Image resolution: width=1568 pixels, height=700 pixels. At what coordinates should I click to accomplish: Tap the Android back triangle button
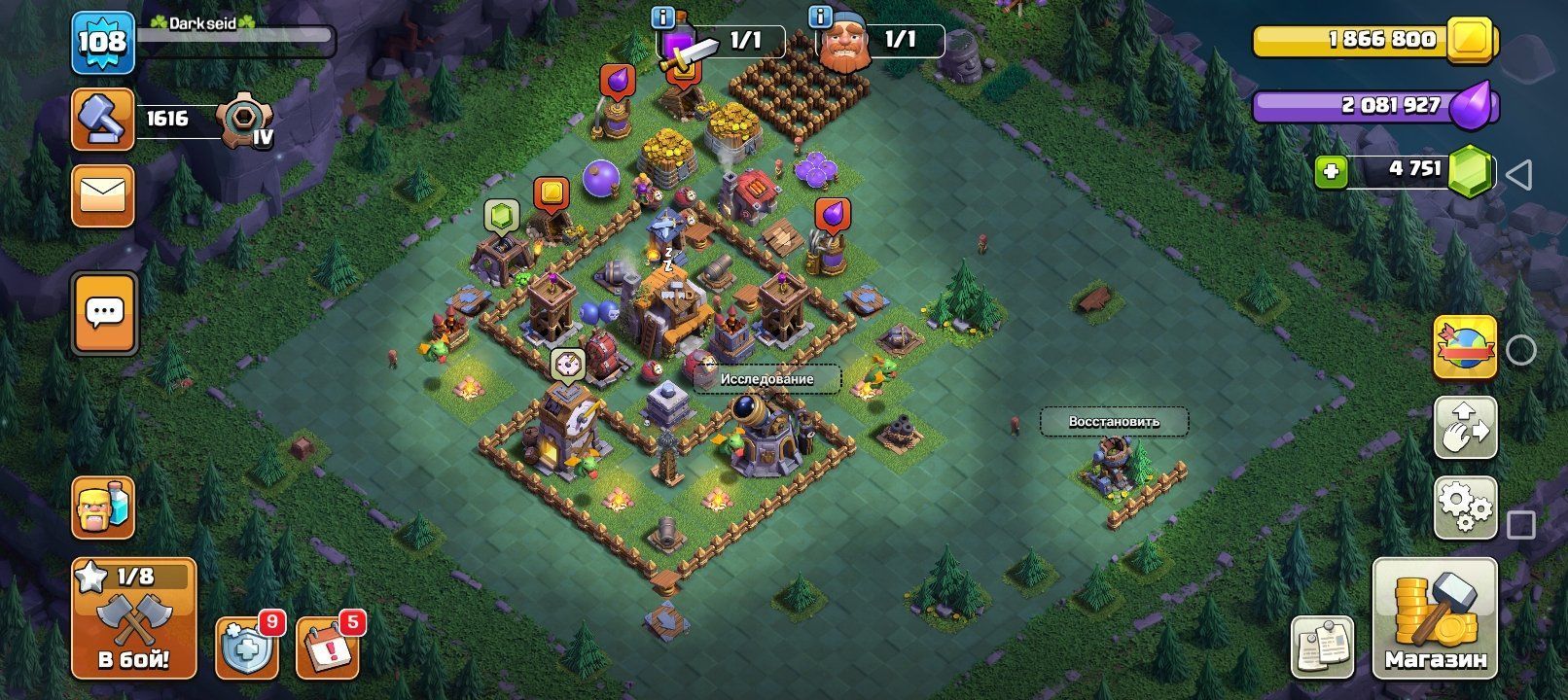1519,175
